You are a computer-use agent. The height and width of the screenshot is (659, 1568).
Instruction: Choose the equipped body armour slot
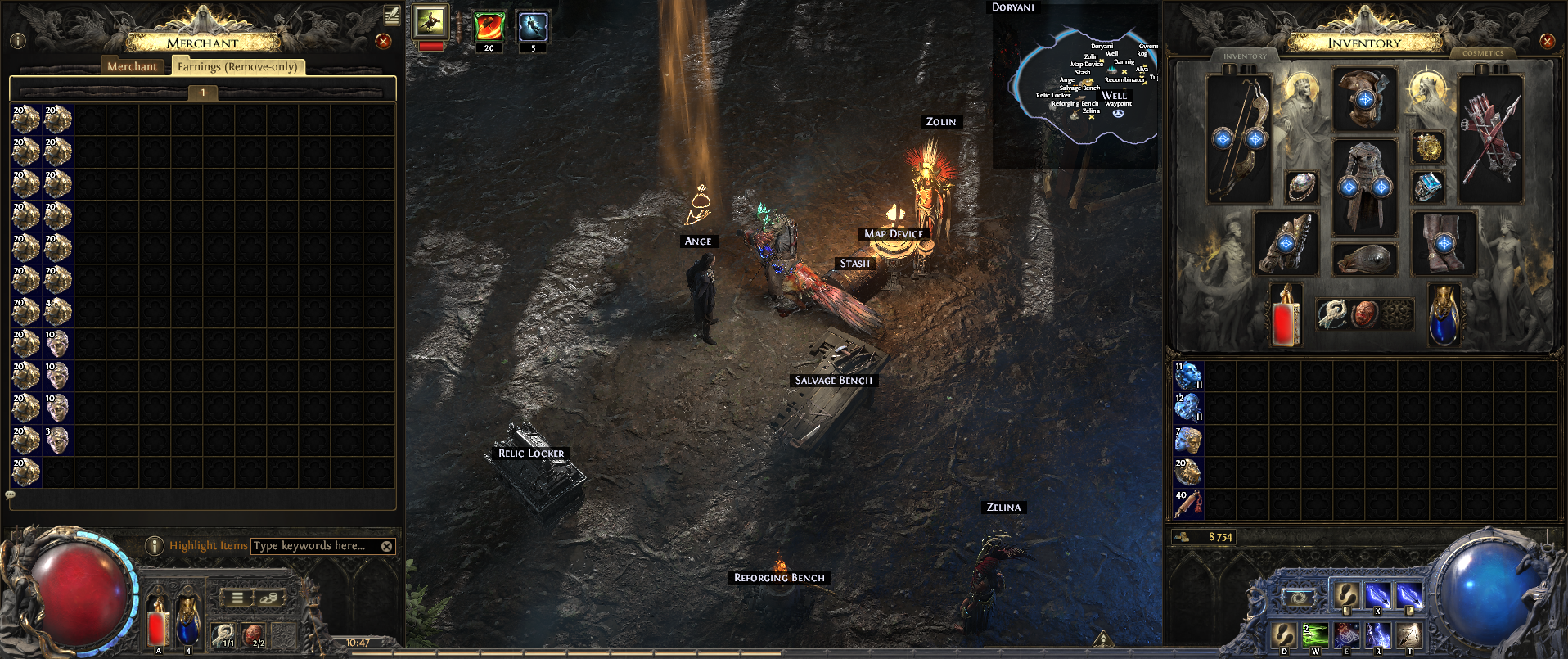(1364, 188)
